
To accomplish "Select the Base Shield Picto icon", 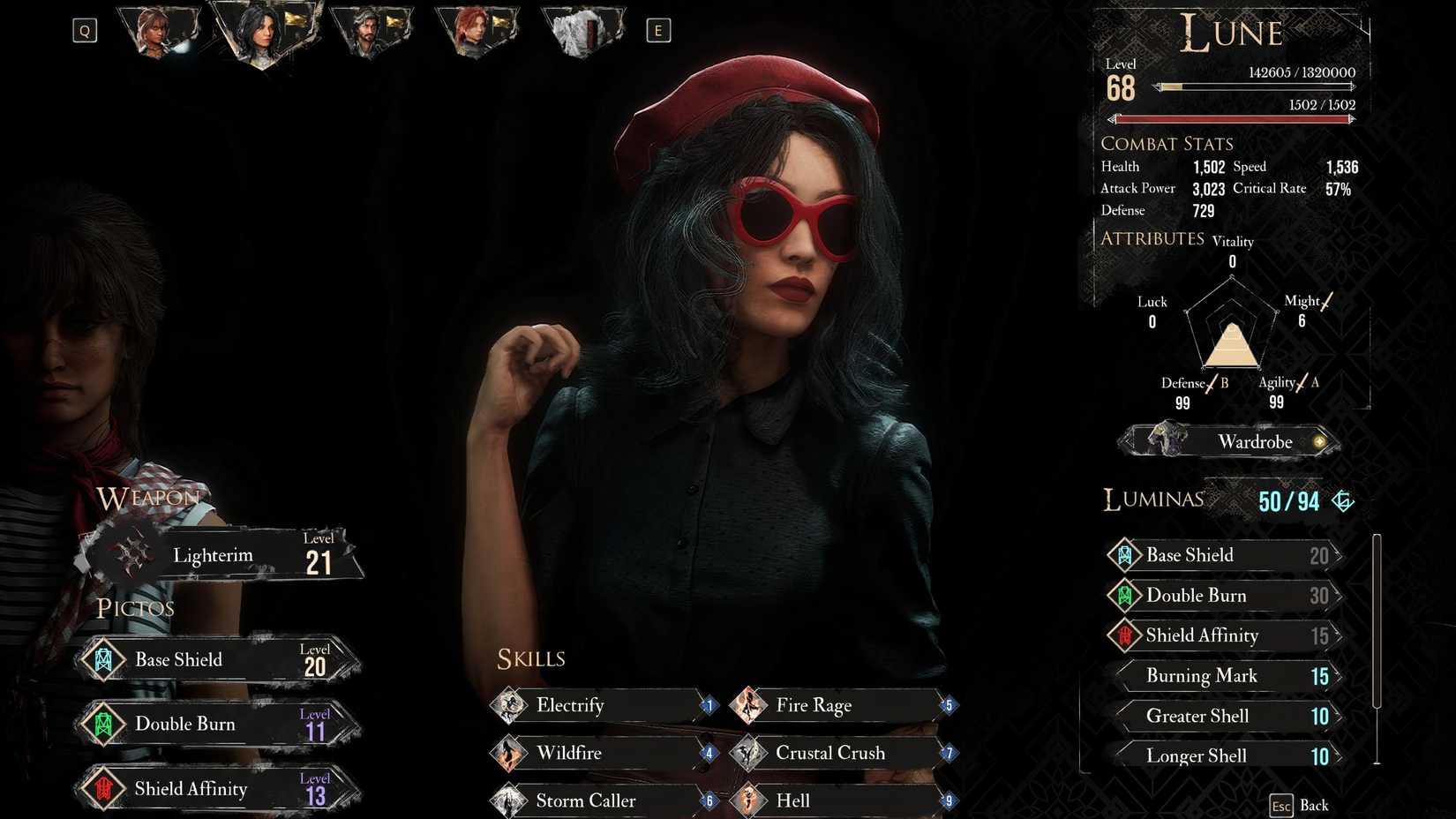I will [105, 658].
